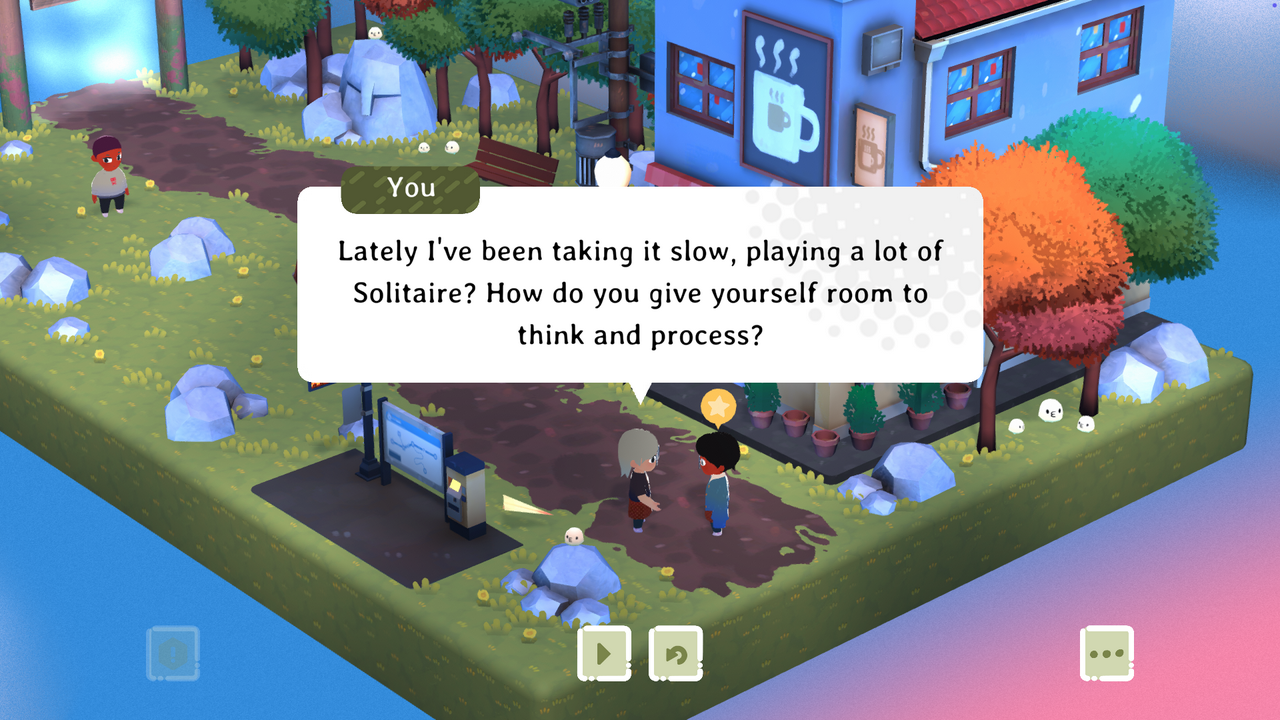The height and width of the screenshot is (720, 1280).
Task: Click the faded icon button at bottom left
Action: click(173, 654)
